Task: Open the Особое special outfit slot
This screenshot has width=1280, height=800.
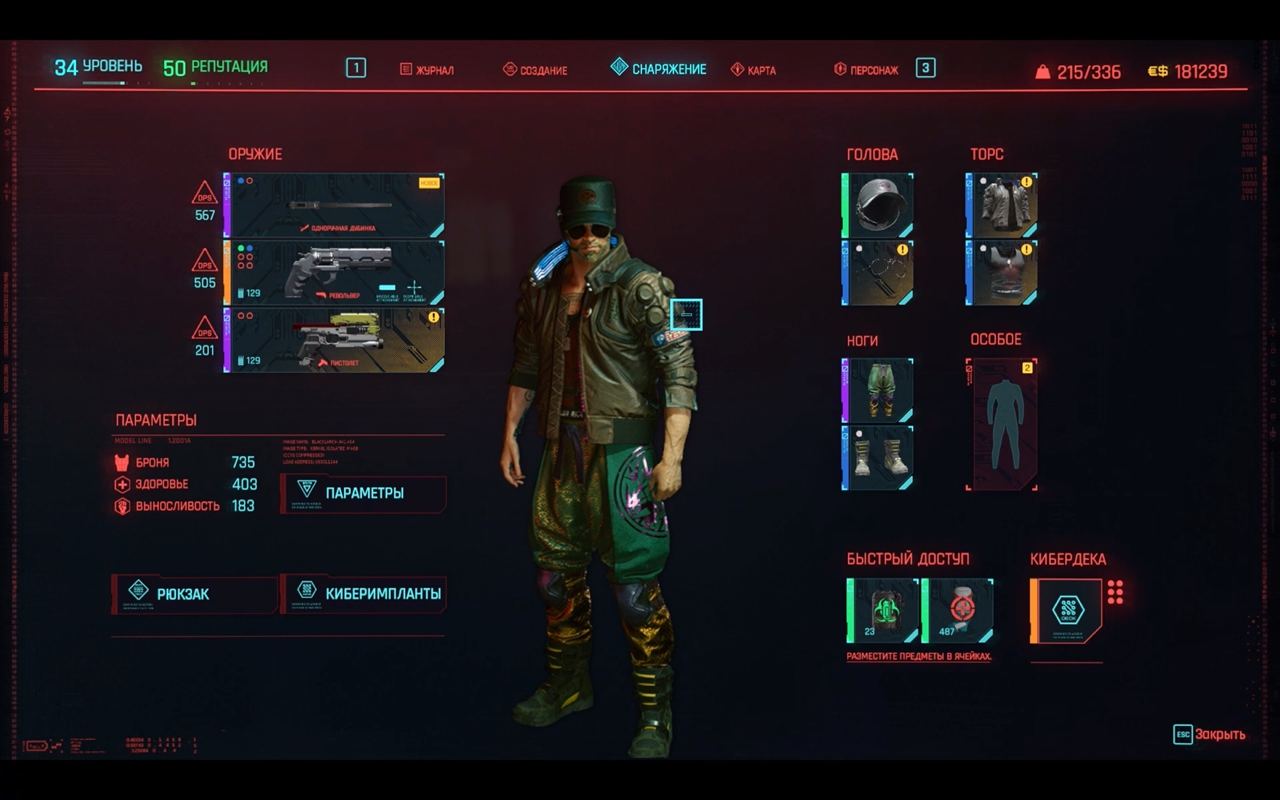Action: [1002, 424]
